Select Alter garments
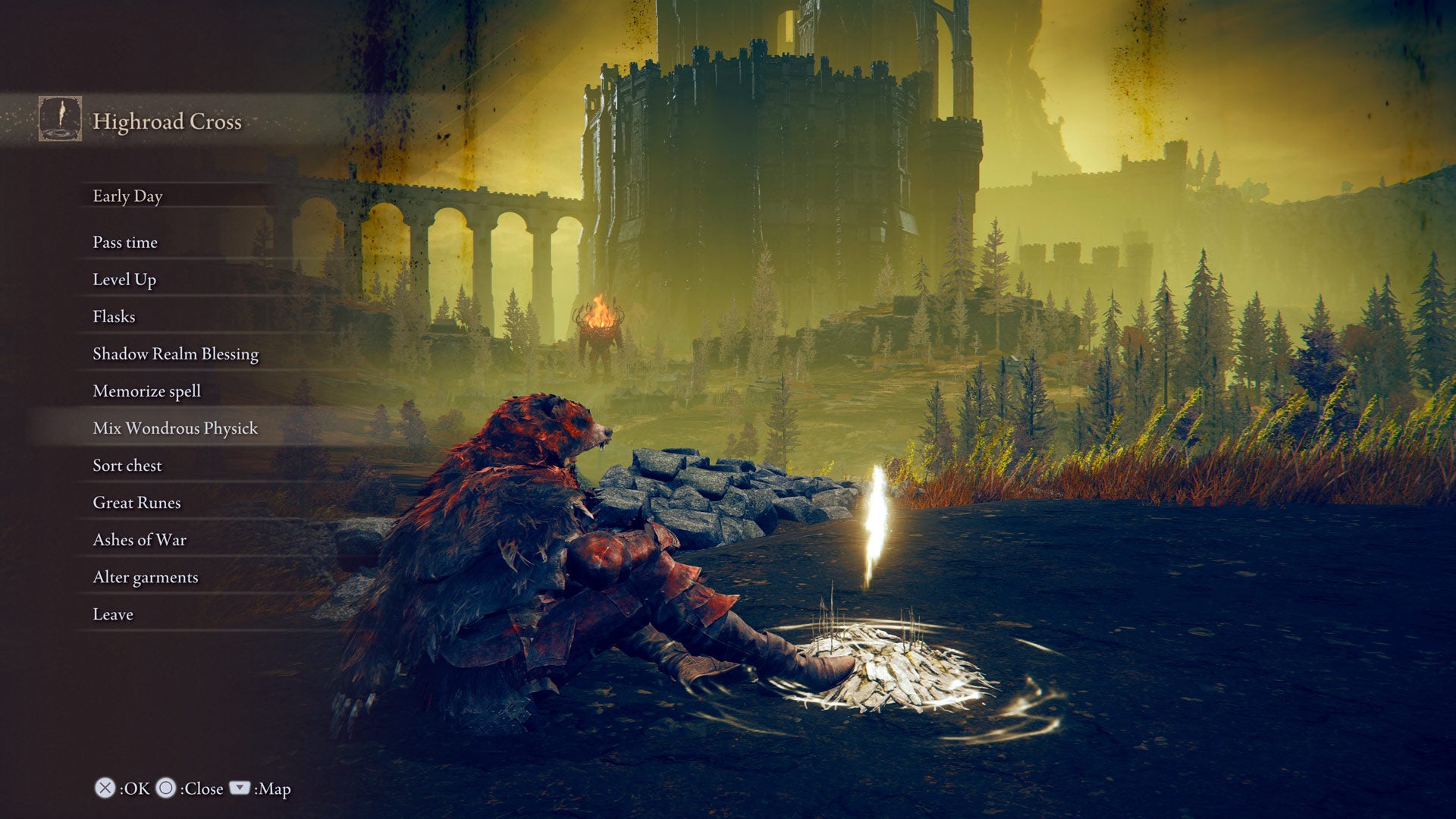This screenshot has width=1456, height=819. click(144, 577)
